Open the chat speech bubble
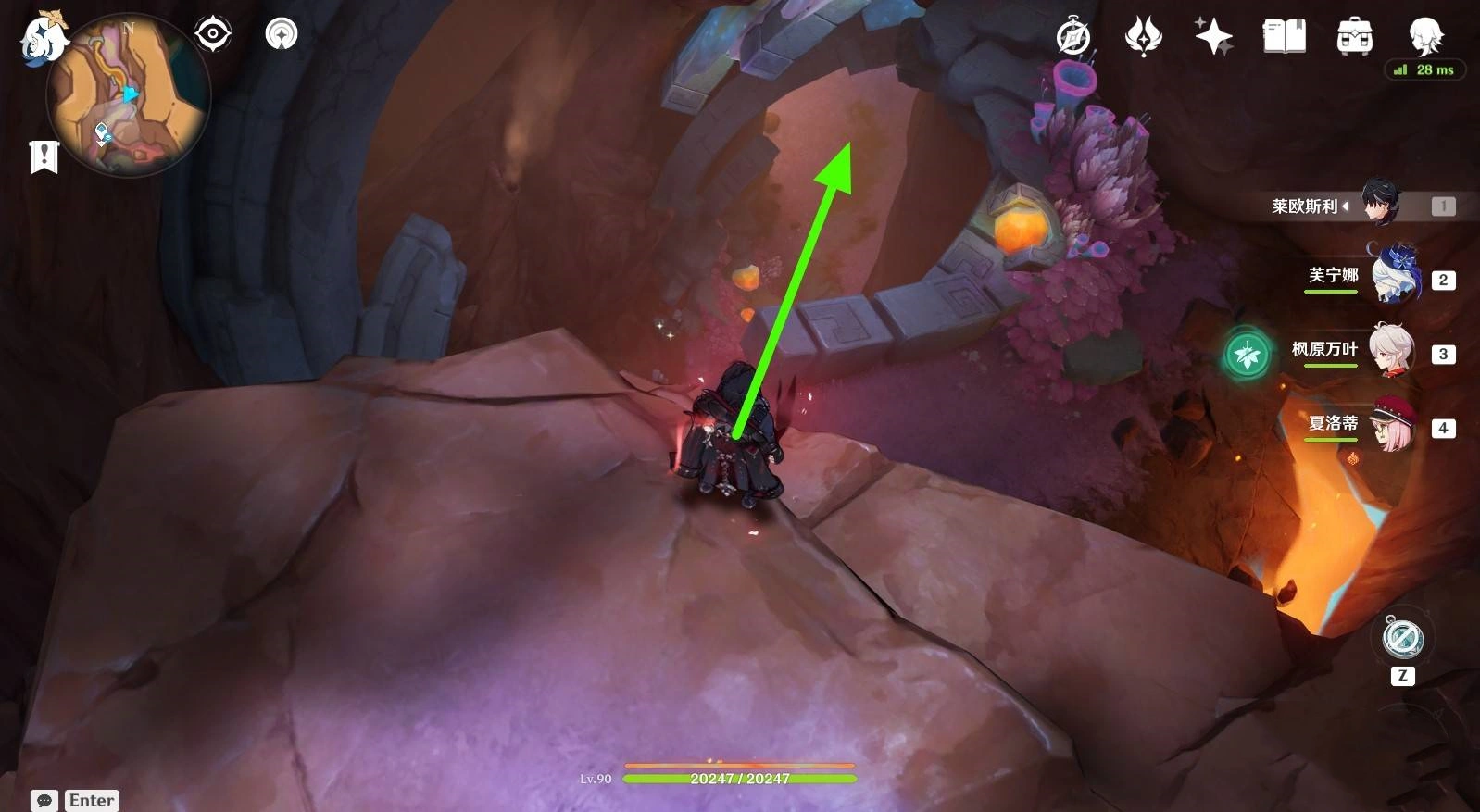This screenshot has height=812, width=1480. click(x=44, y=801)
